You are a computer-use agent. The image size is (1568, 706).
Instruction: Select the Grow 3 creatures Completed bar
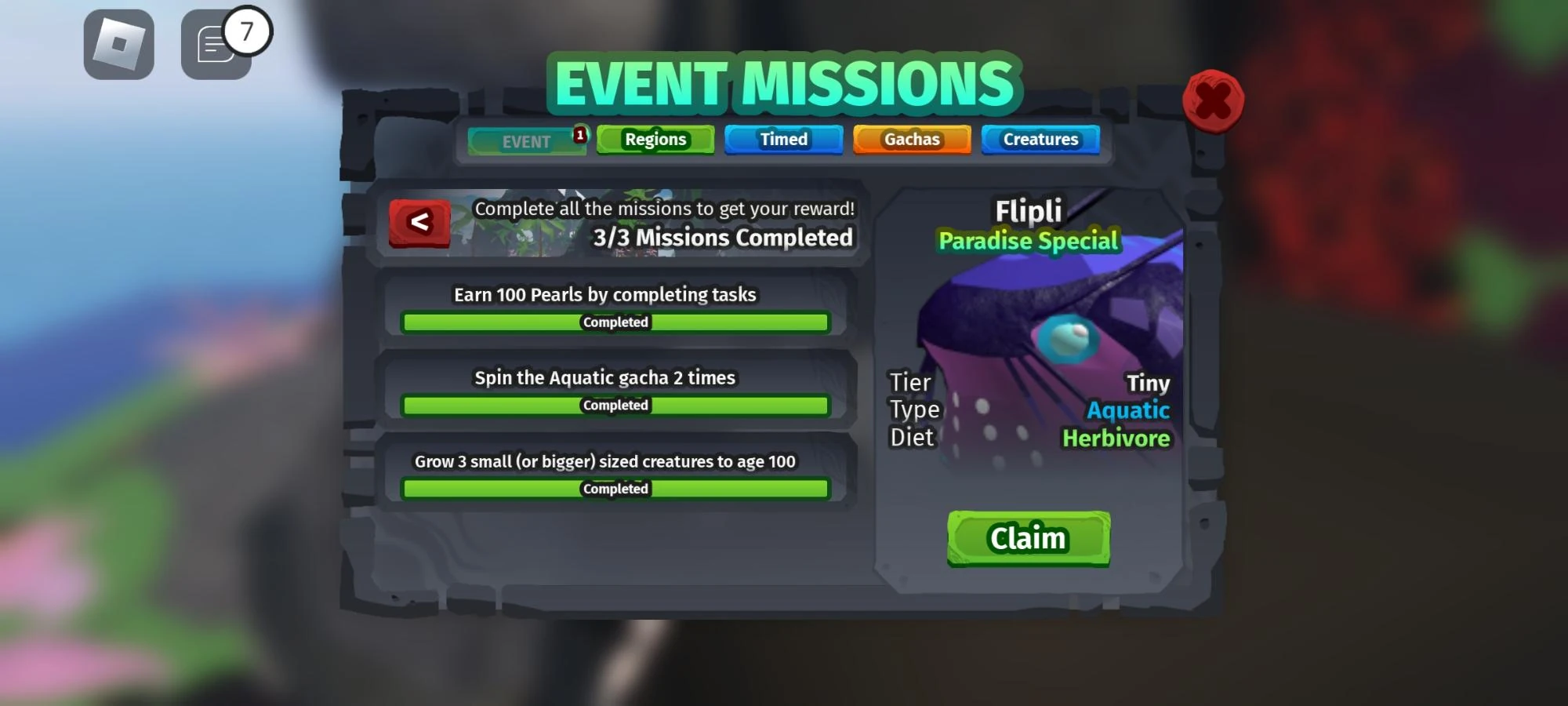(615, 488)
